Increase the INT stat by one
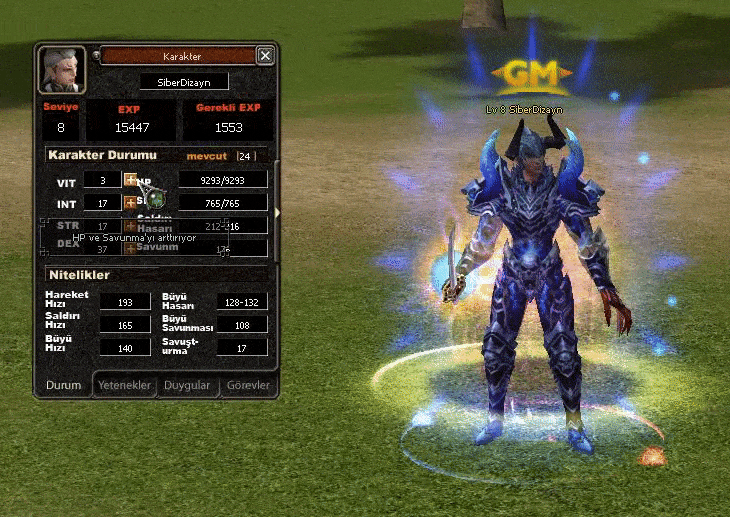Viewport: 730px width, 517px height. click(x=130, y=203)
